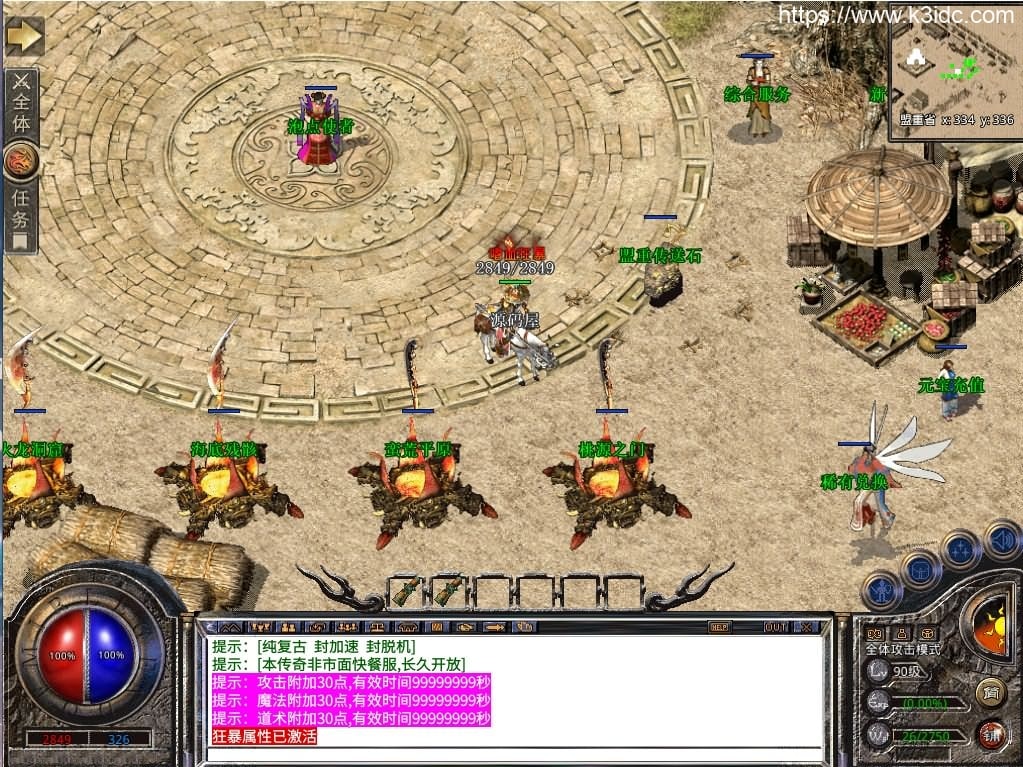Use the first scroll in the hotbar
Image resolution: width=1023 pixels, height=767 pixels.
point(406,591)
